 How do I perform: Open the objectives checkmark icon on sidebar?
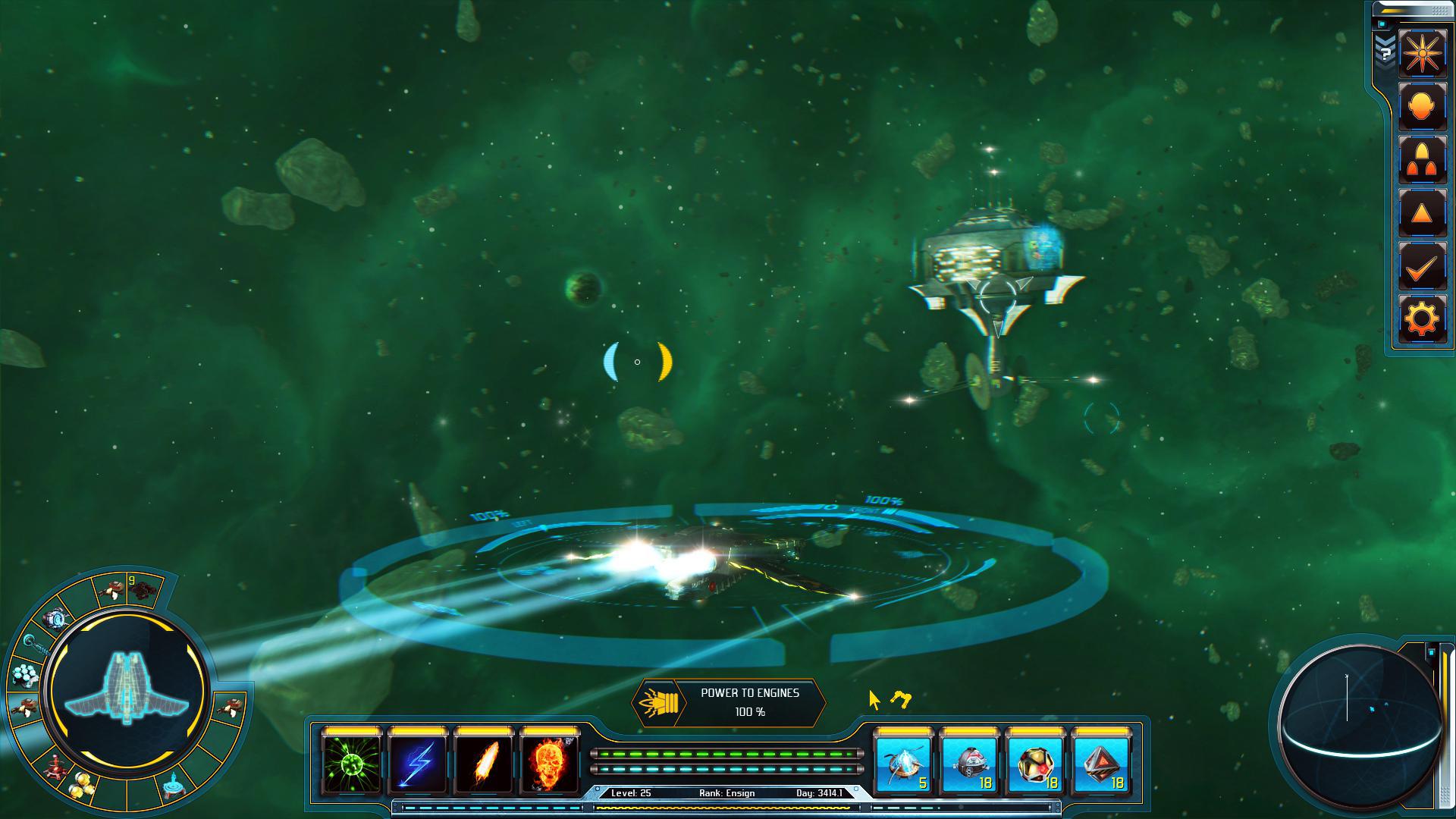pos(1423,265)
